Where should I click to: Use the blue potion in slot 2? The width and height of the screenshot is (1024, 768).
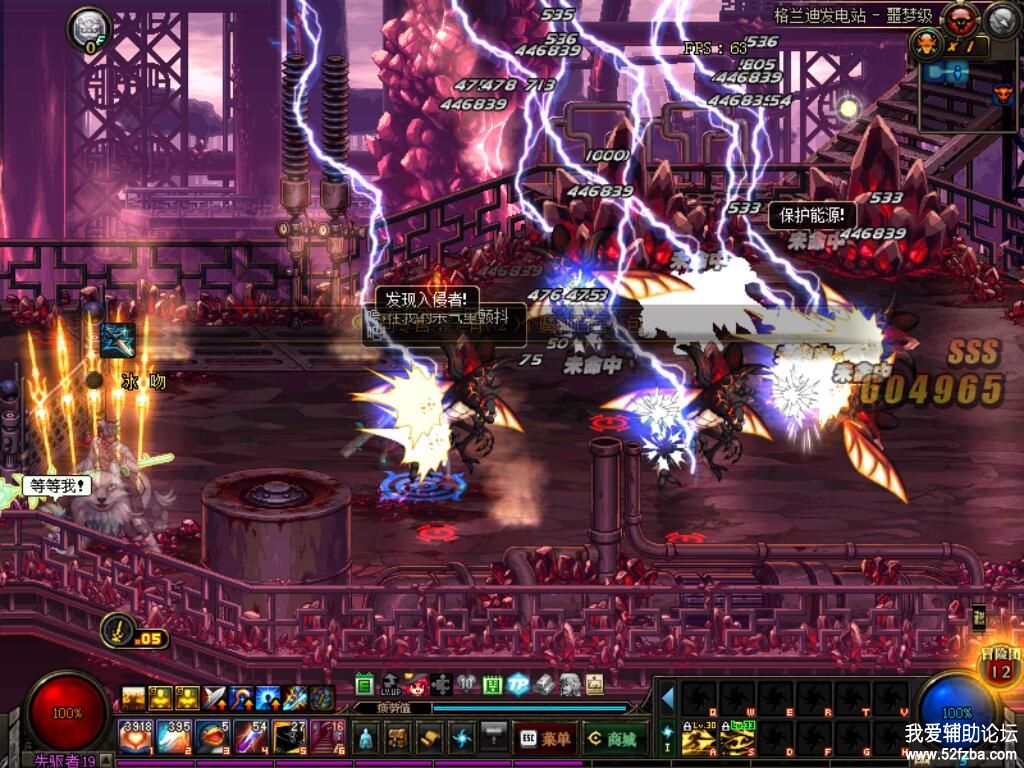pyautogui.click(x=172, y=737)
